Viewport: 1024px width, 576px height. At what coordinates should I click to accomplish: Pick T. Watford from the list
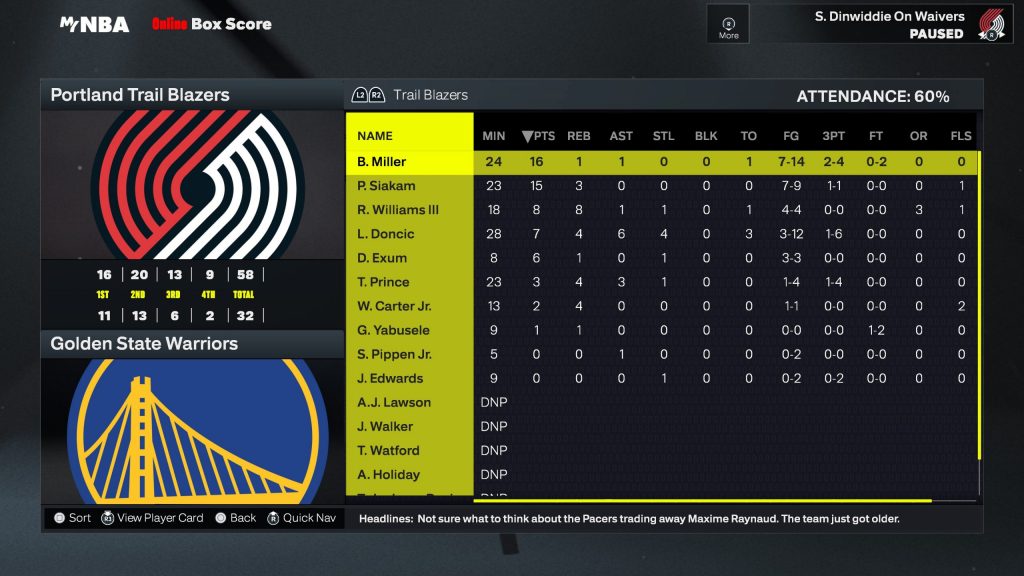388,450
